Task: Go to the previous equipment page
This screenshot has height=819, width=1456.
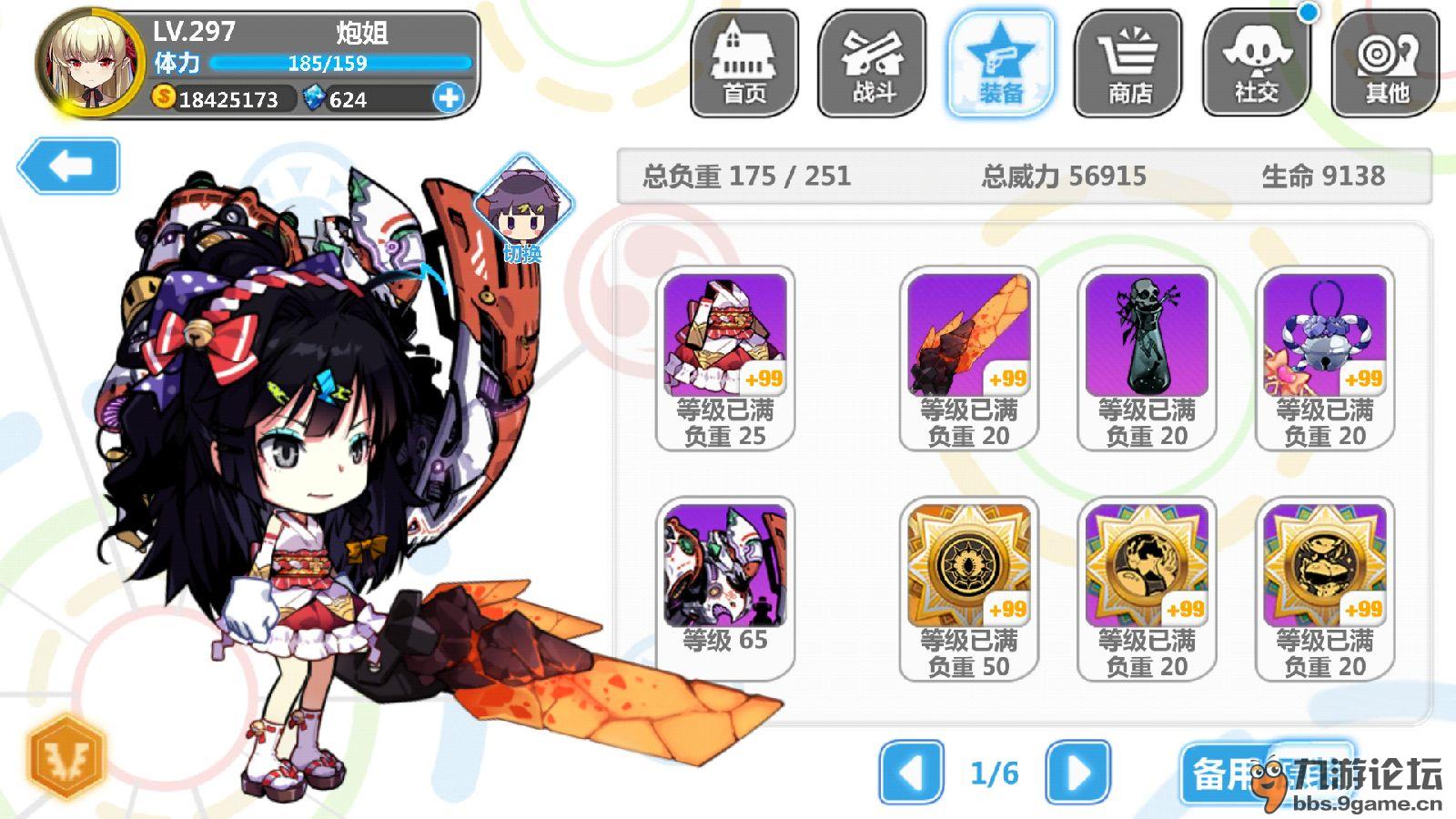Action: [x=911, y=773]
